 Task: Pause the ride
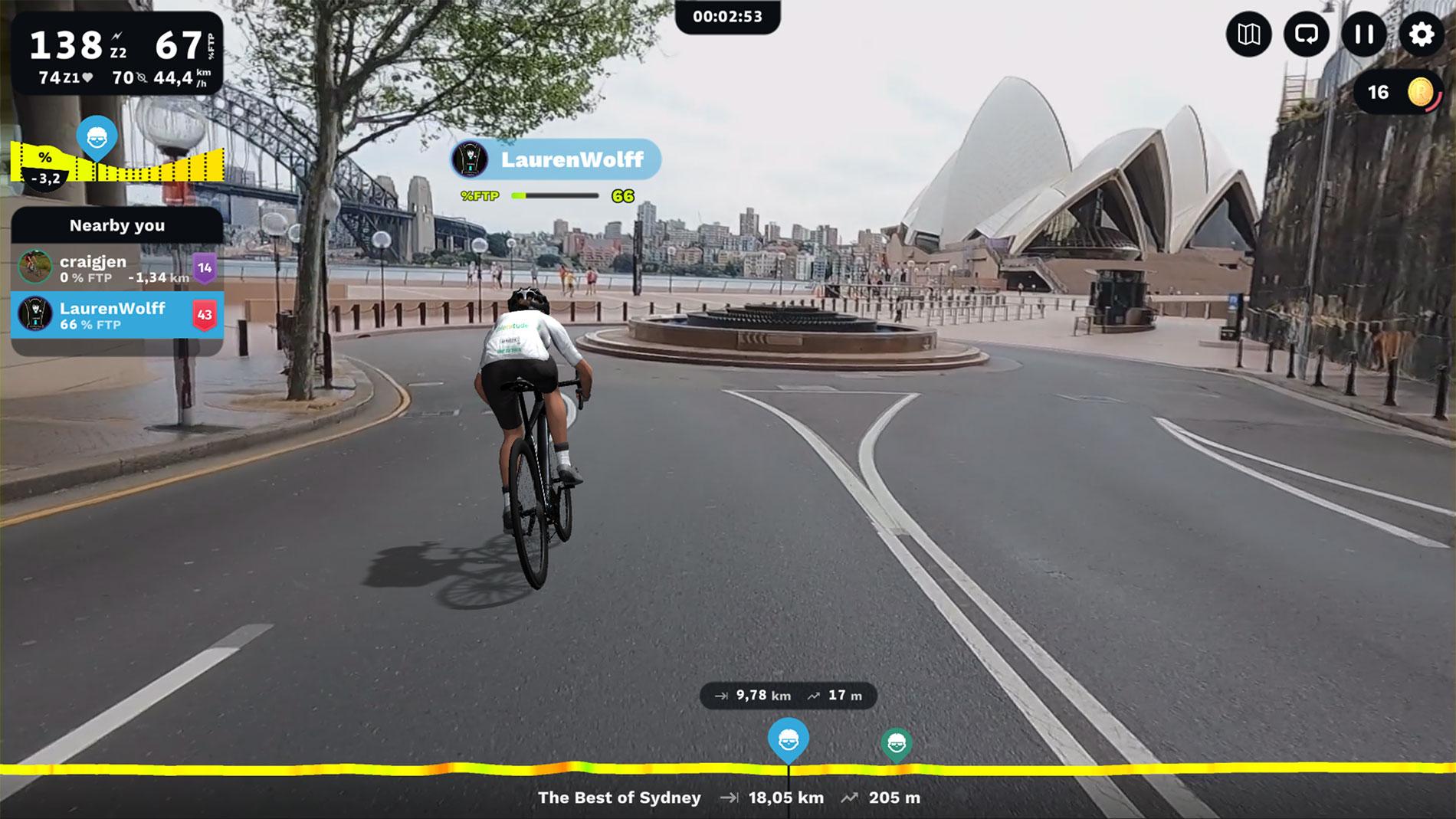coord(1363,34)
